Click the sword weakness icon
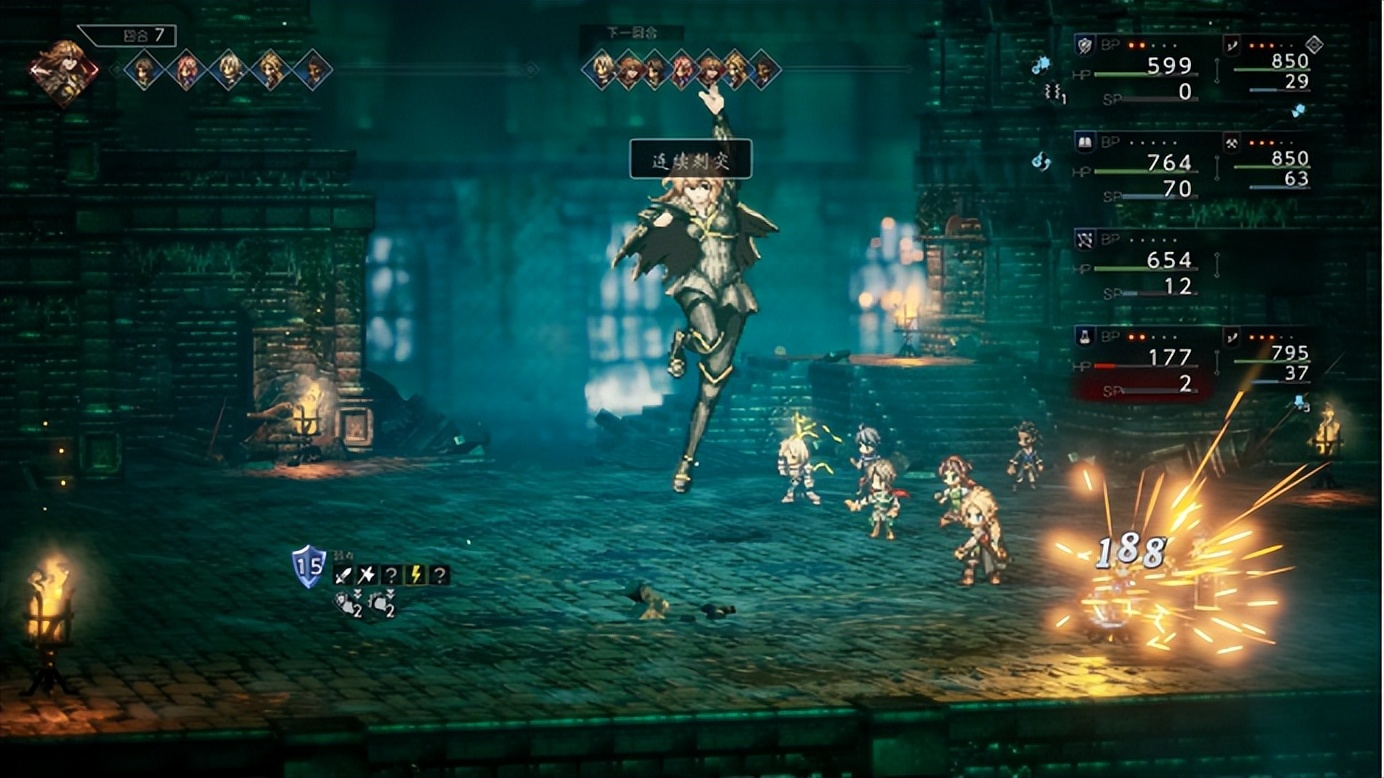The height and width of the screenshot is (778, 1384). [343, 575]
